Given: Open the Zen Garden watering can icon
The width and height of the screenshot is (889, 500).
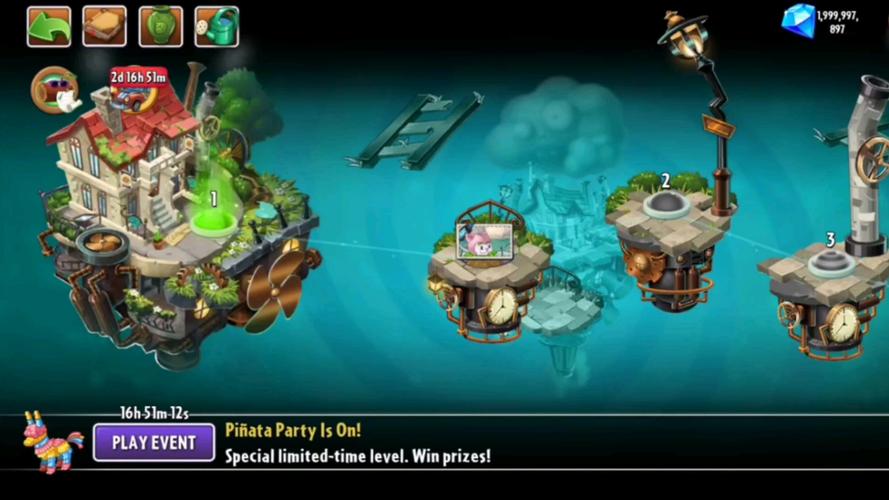Looking at the screenshot, I should click(216, 27).
